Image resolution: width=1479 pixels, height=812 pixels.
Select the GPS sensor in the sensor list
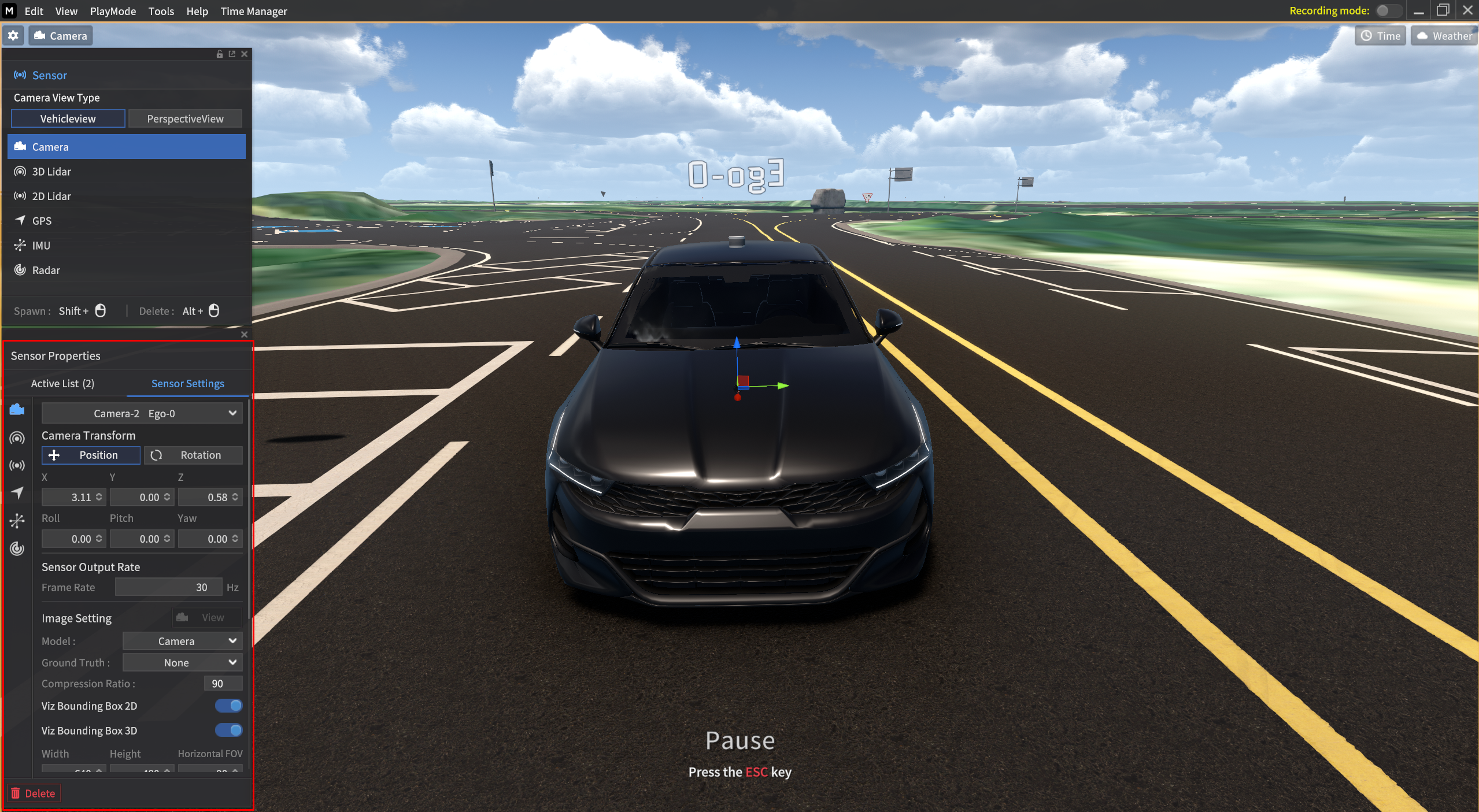point(41,220)
